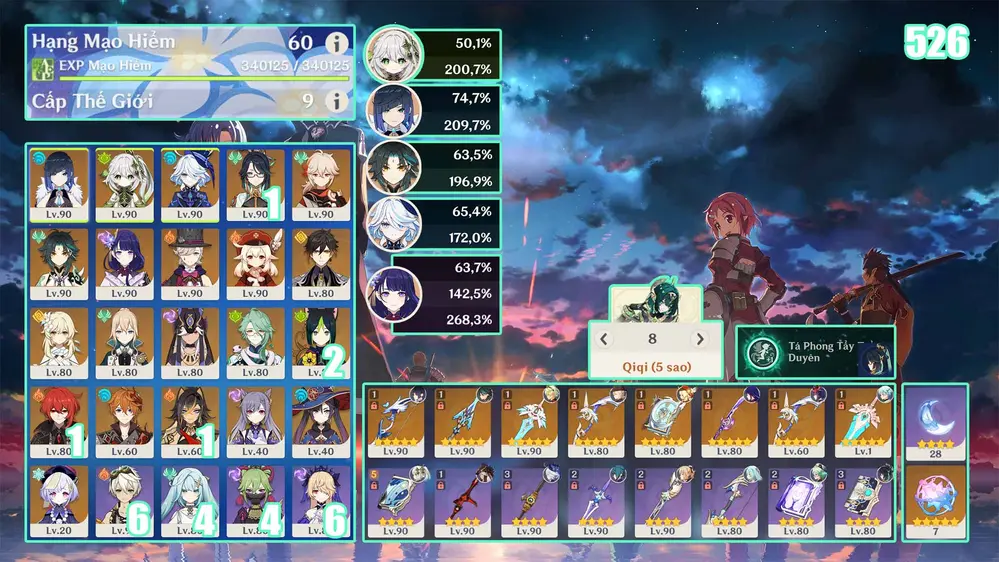This screenshot has height=562, width=999.
Task: Choose the Zhongli character tile
Action: click(x=321, y=260)
